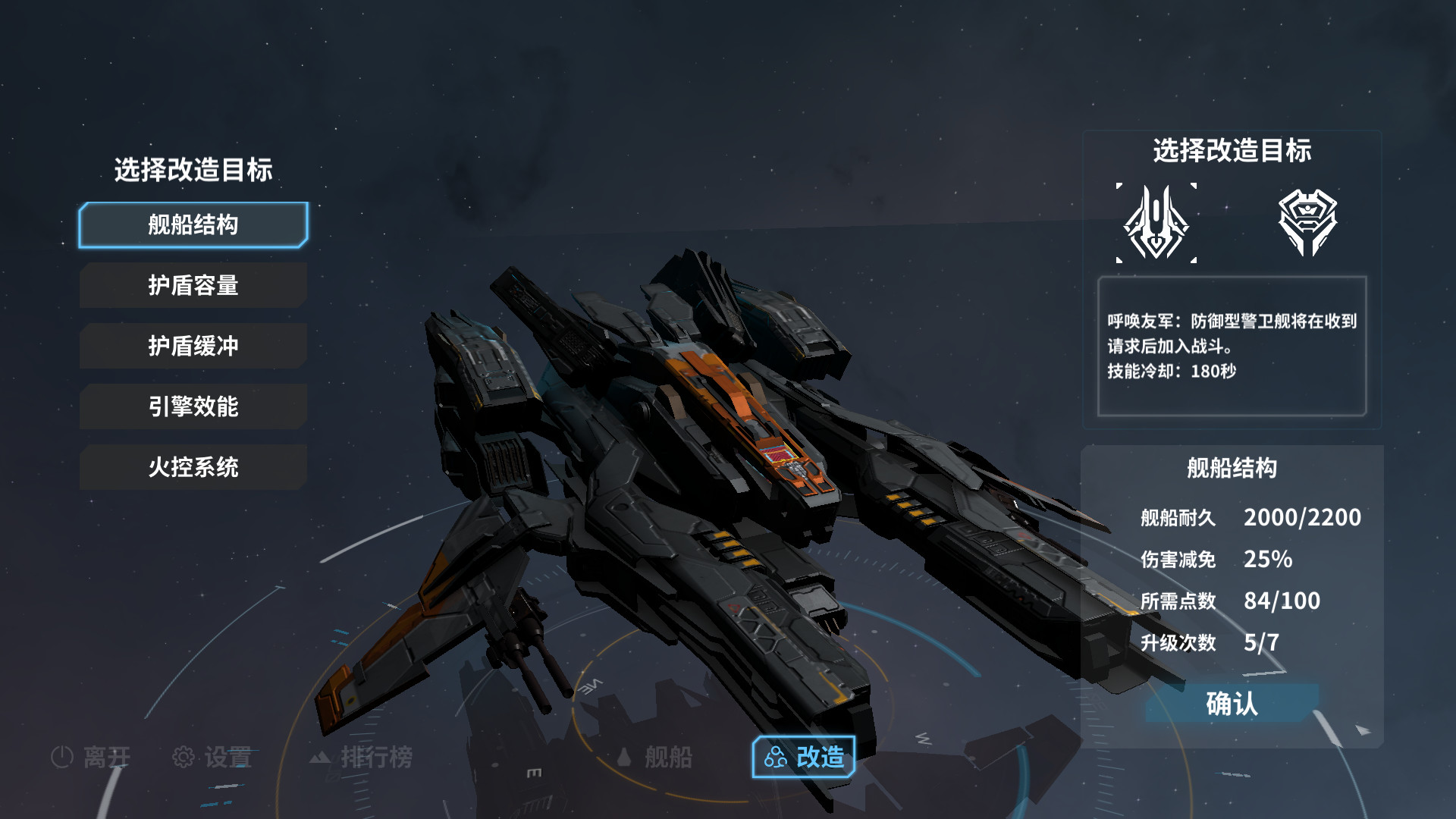Select the 护盾容量 upgrade target
This screenshot has height=819, width=1456.
tap(192, 285)
